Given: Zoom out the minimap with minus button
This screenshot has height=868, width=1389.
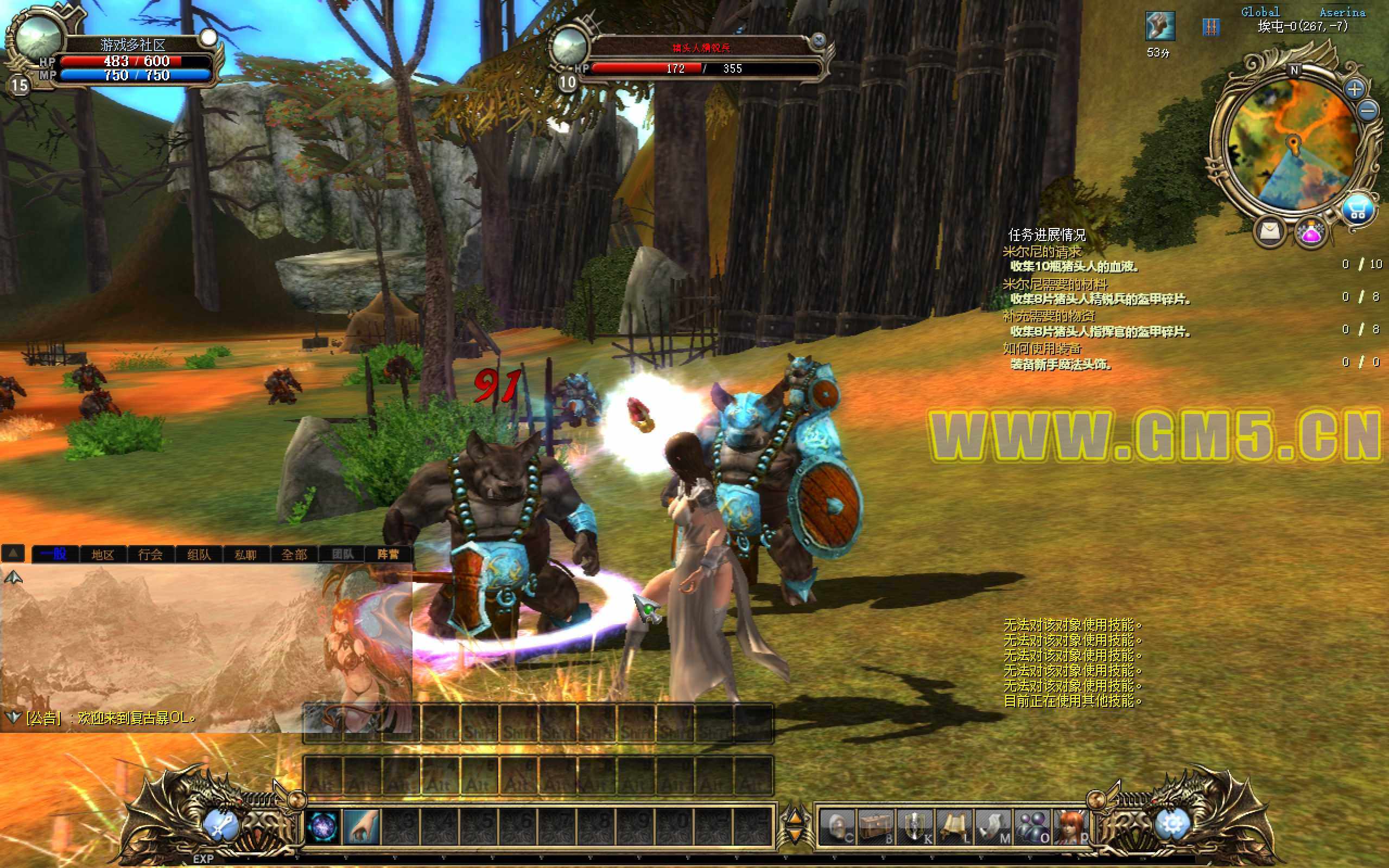Looking at the screenshot, I should coord(1369,110).
